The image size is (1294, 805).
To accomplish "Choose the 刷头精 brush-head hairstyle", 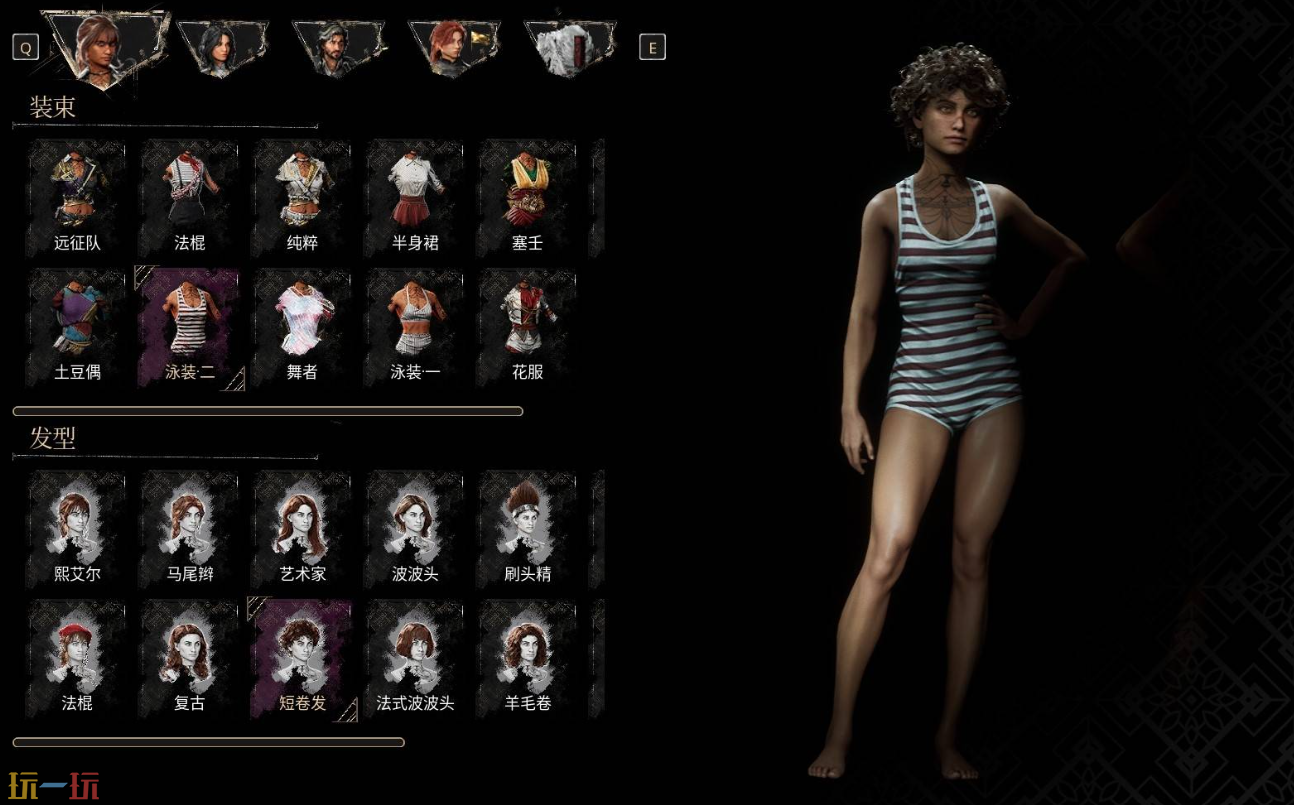I will click(x=527, y=529).
